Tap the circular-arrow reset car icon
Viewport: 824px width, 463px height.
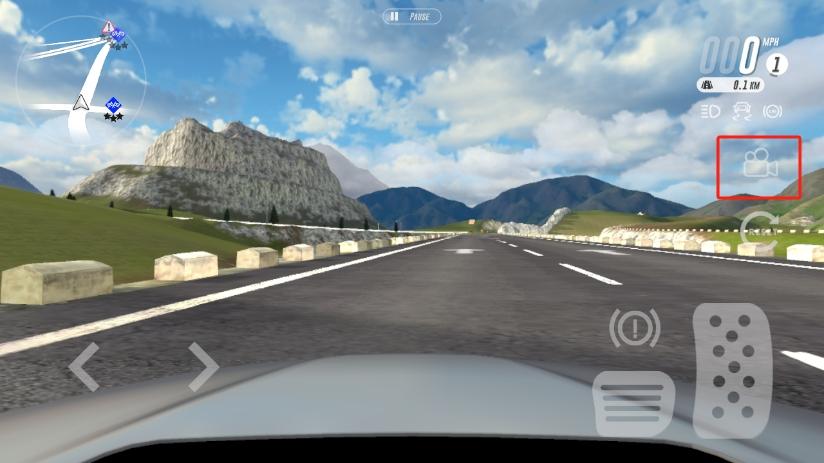(759, 227)
